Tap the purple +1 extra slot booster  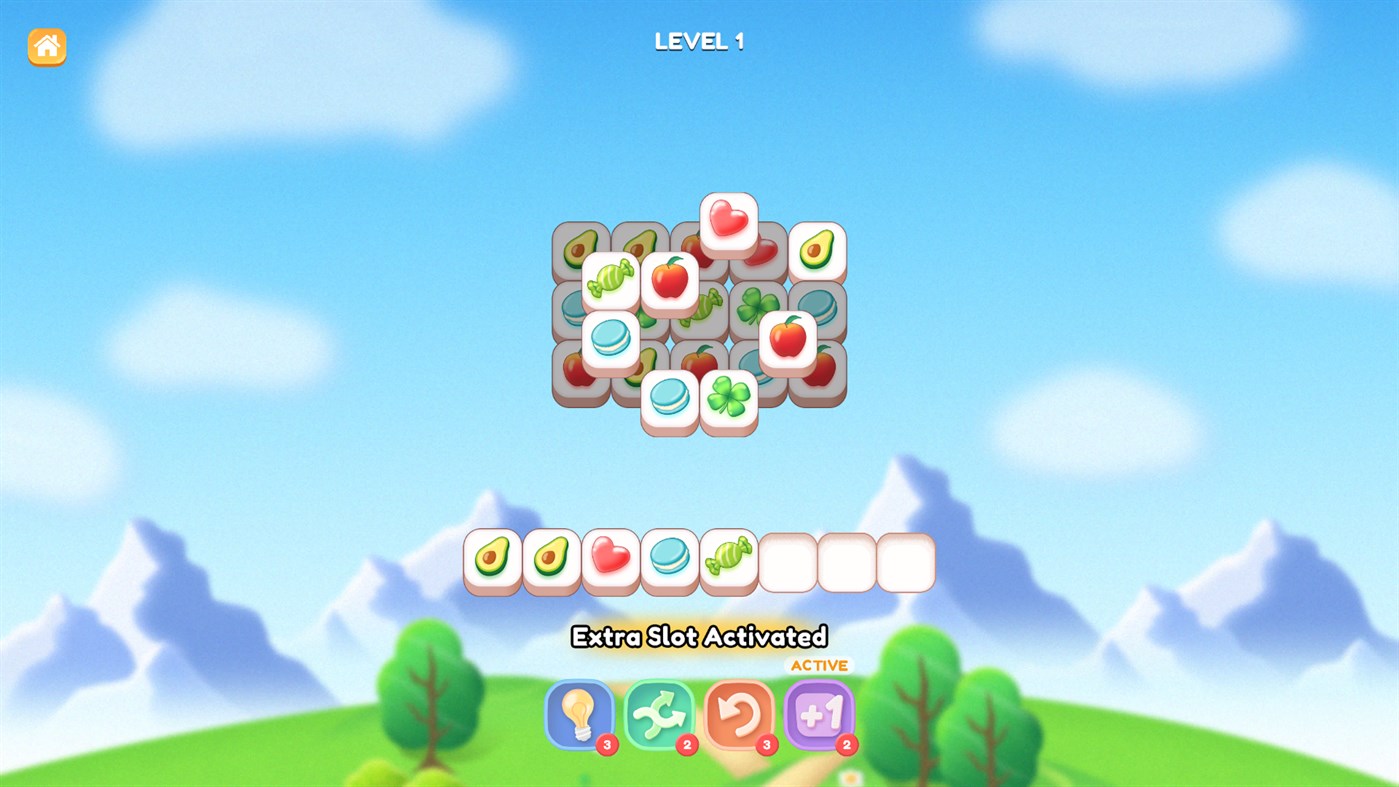(819, 714)
